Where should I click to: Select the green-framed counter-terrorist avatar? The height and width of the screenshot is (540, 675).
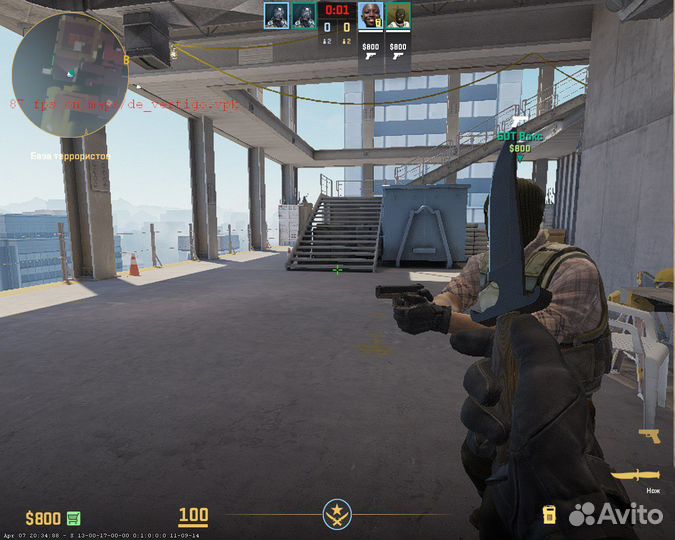coord(304,15)
